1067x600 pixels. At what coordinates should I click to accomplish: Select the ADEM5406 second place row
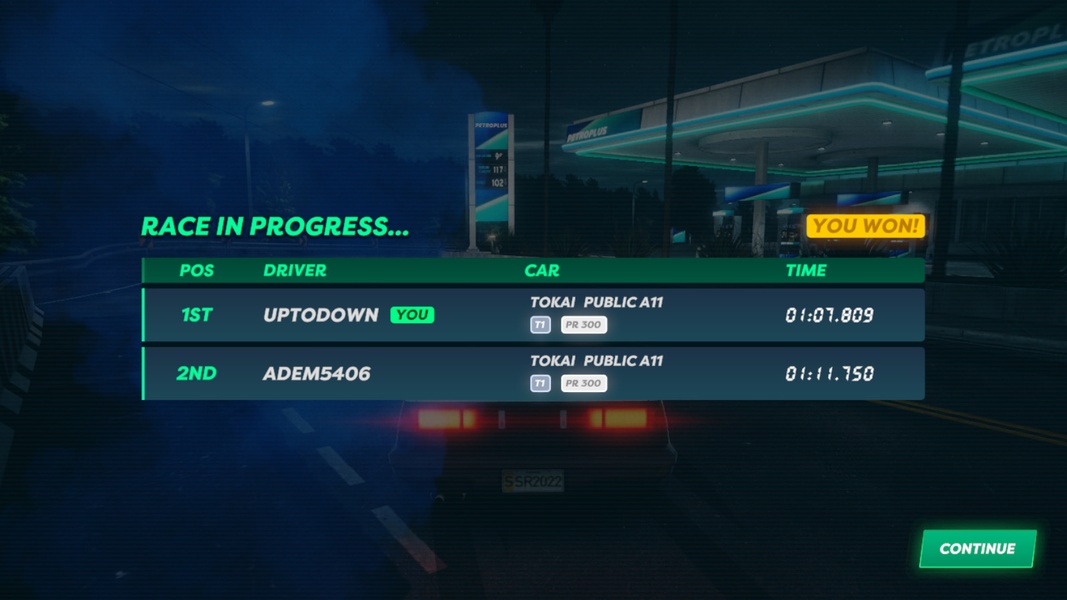pos(533,373)
